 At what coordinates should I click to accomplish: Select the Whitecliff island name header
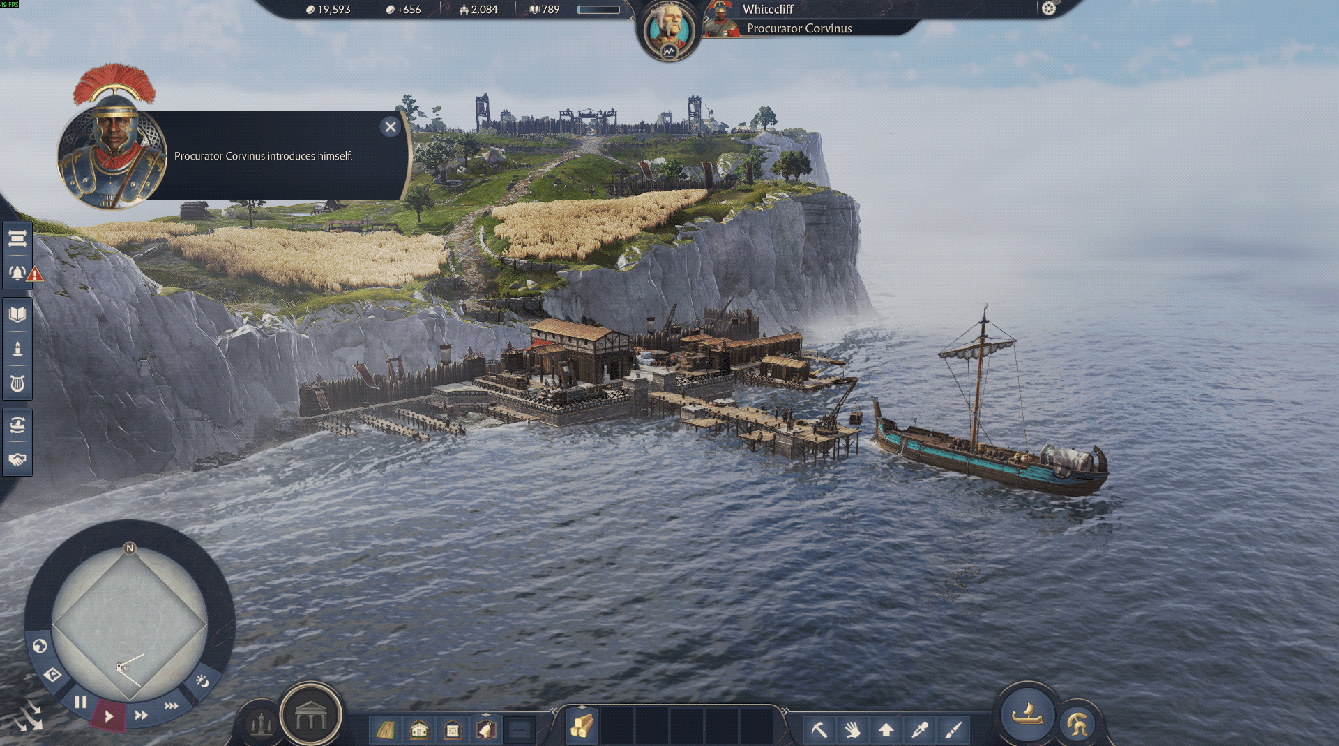[x=768, y=9]
